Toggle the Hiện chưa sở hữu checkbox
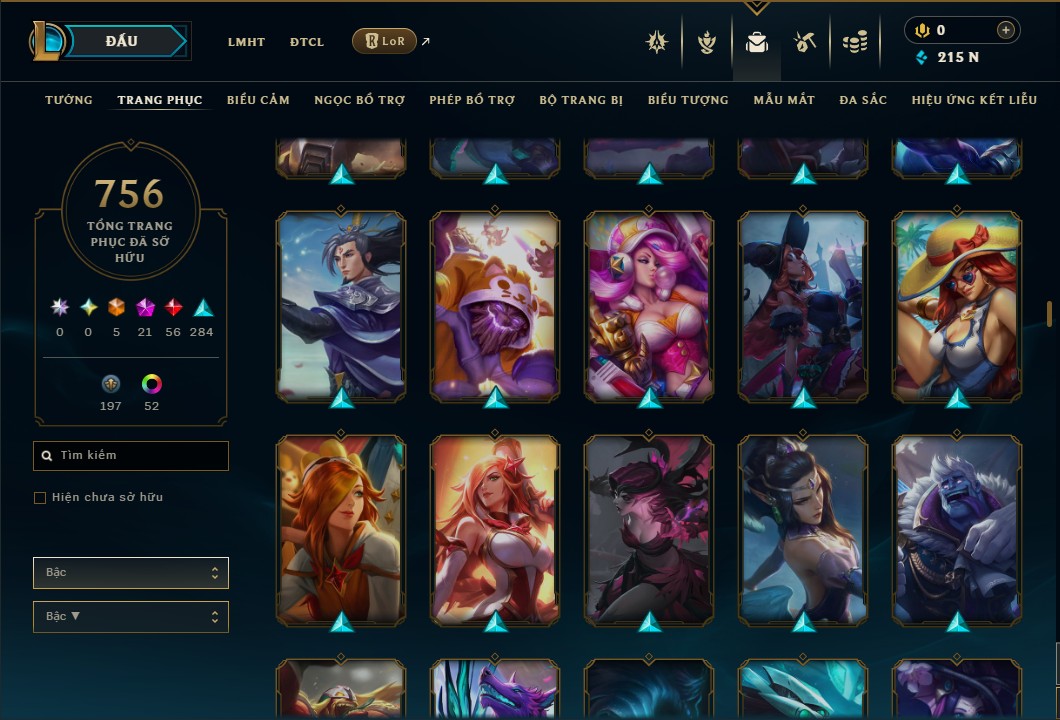1060x720 pixels. (x=40, y=497)
